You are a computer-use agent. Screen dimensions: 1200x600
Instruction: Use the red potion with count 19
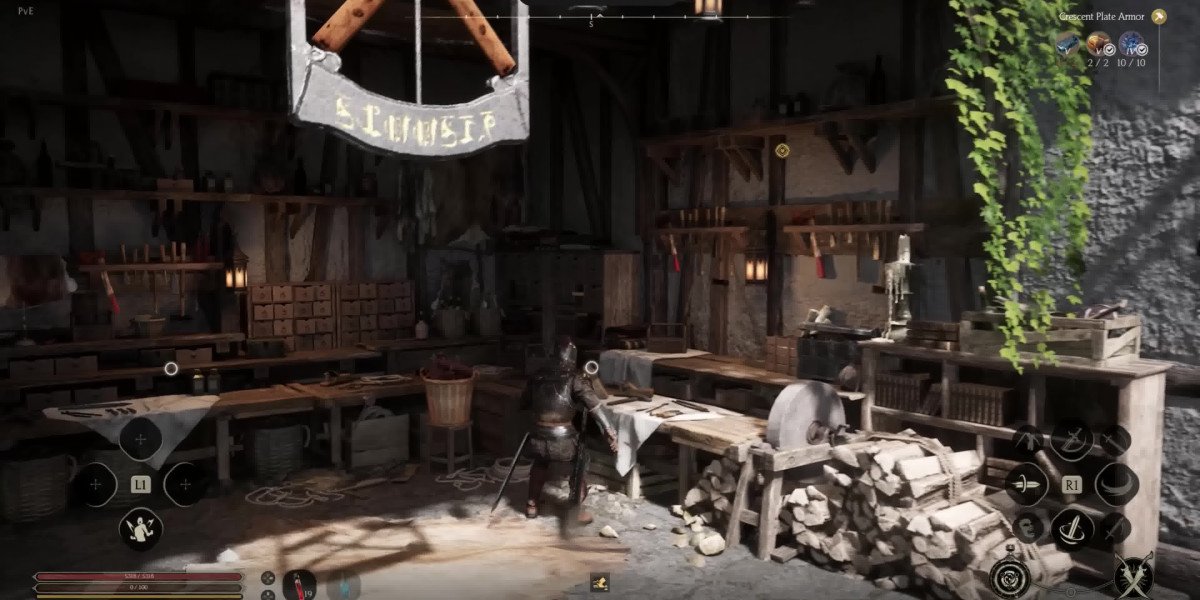(x=299, y=583)
